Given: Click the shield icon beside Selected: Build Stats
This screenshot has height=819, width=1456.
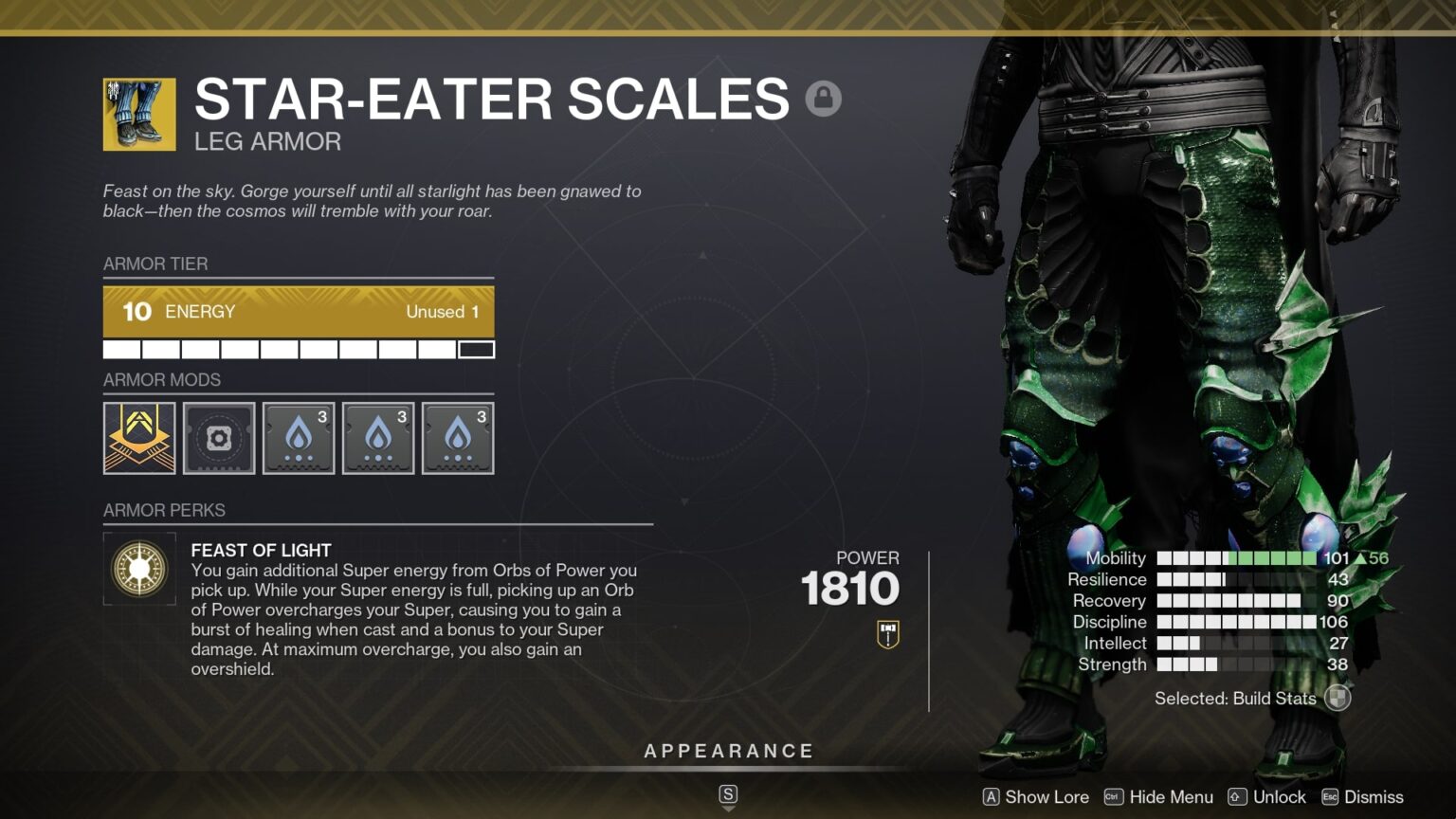Looking at the screenshot, I should [1338, 699].
